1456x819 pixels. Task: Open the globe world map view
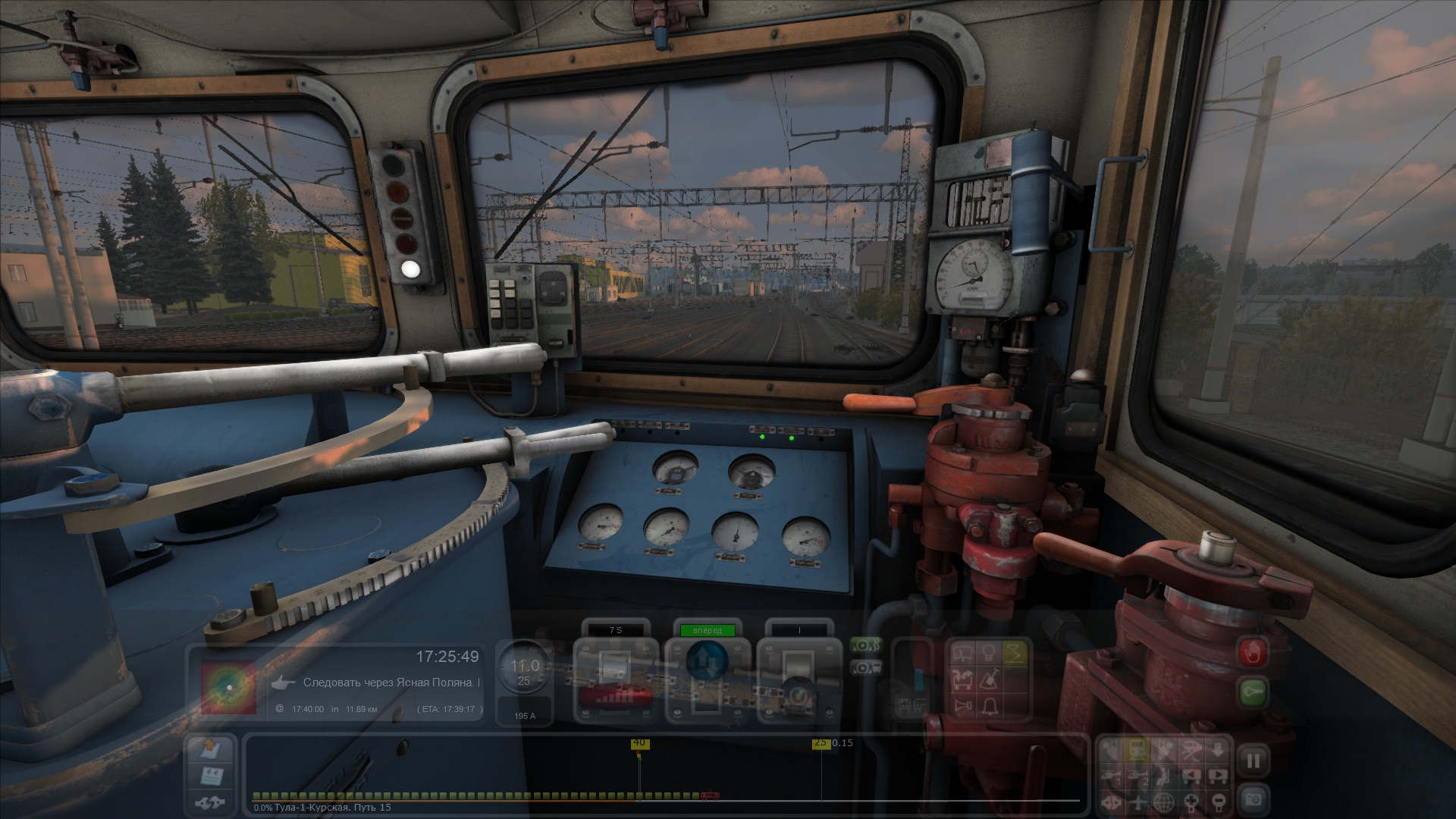pos(1164,801)
